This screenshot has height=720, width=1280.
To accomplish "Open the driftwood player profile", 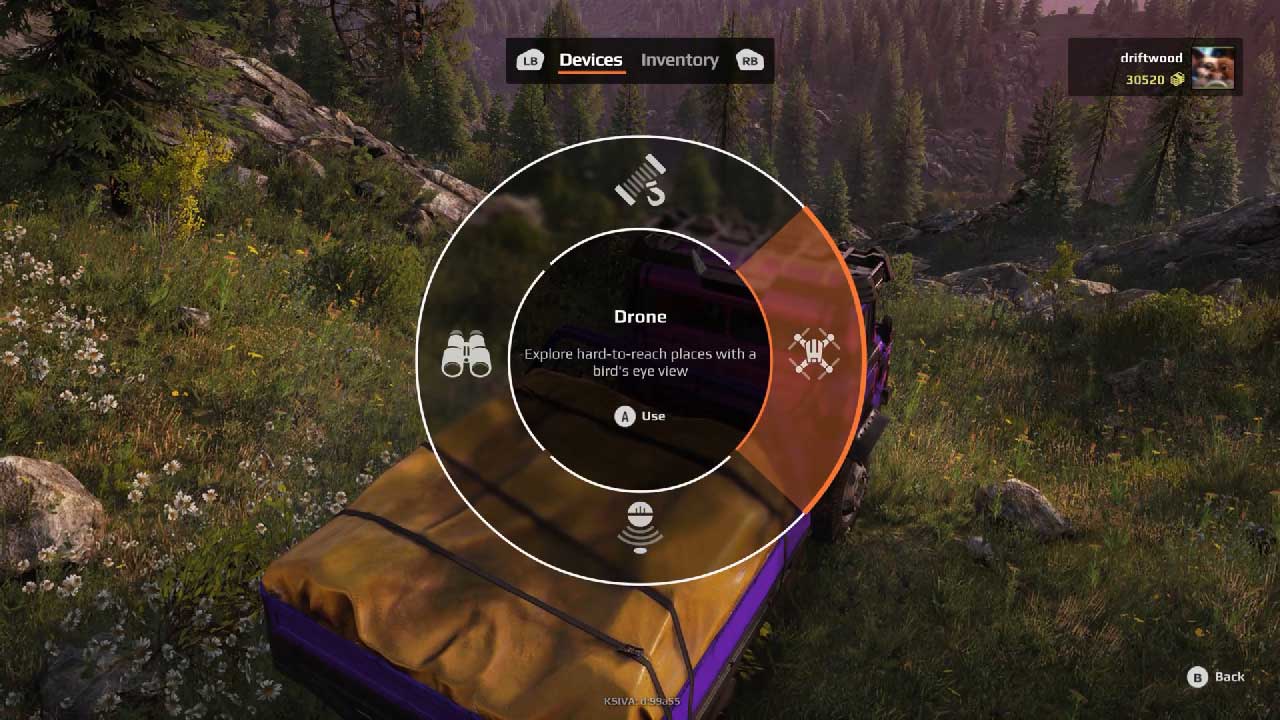I will click(1155, 68).
